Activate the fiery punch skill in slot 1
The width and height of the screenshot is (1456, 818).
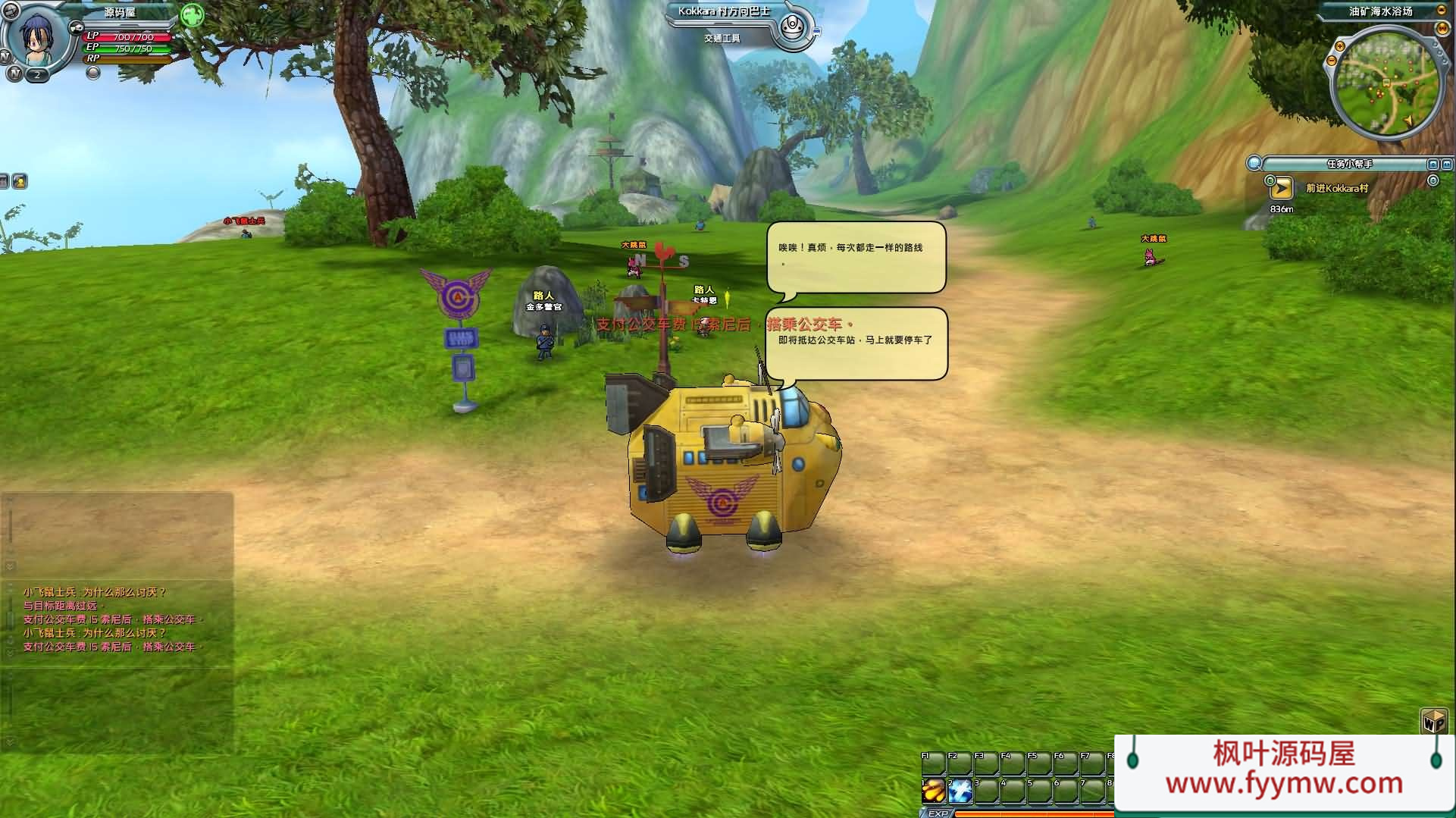(x=934, y=790)
